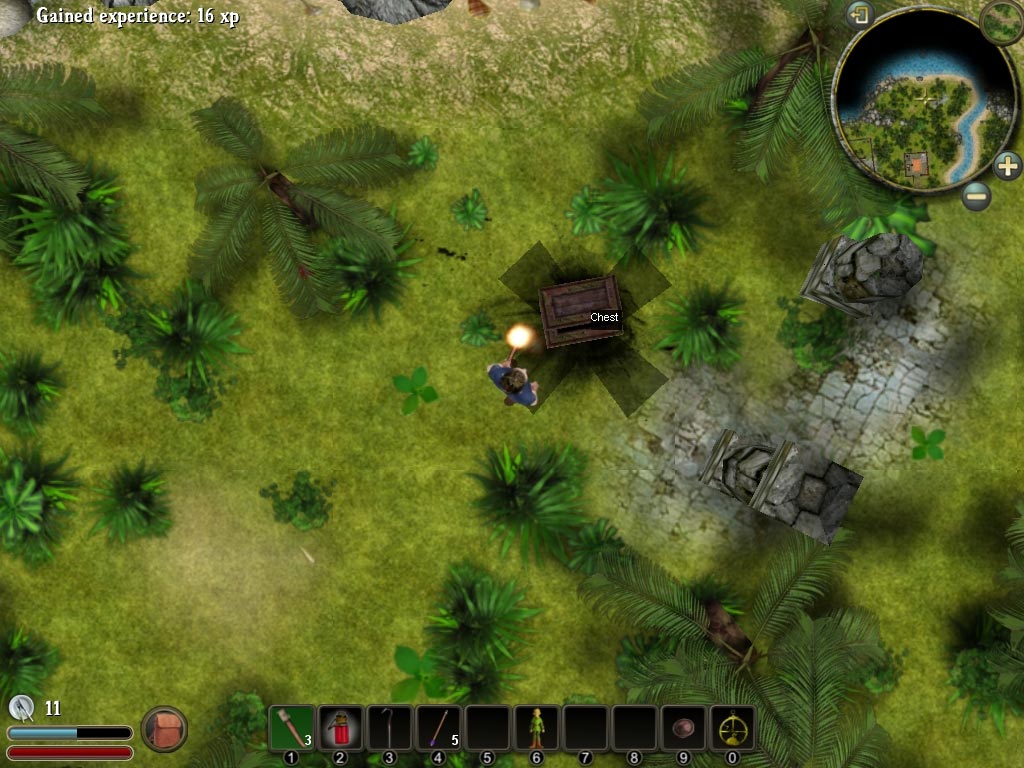Open the exit menu arrow button
Viewport: 1024px width, 768px height.
pyautogui.click(x=860, y=15)
